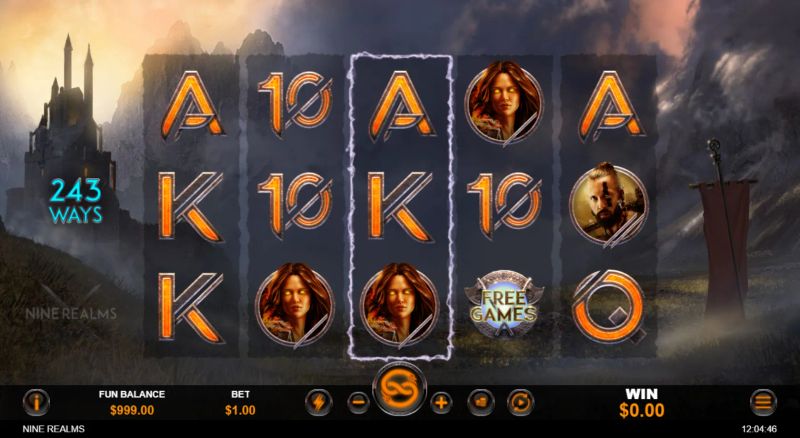Decrease the bet with minus button
The width and height of the screenshot is (800, 438).
coord(358,402)
